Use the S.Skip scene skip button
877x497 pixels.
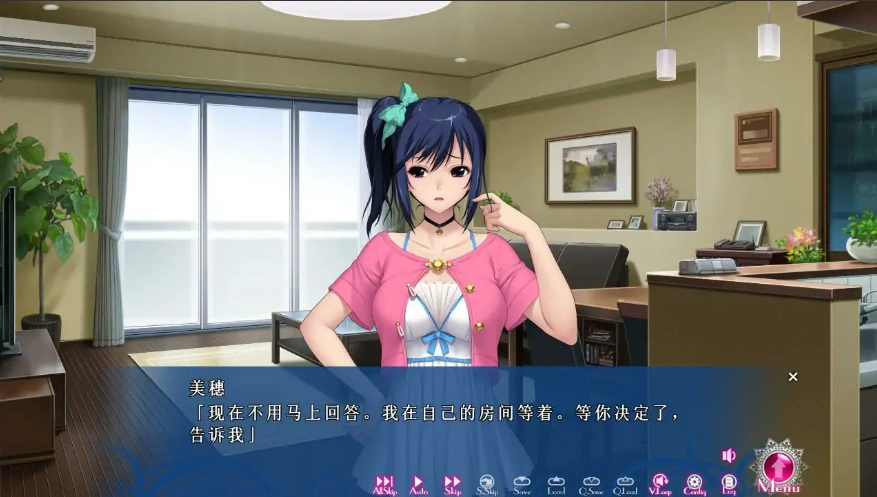point(487,484)
